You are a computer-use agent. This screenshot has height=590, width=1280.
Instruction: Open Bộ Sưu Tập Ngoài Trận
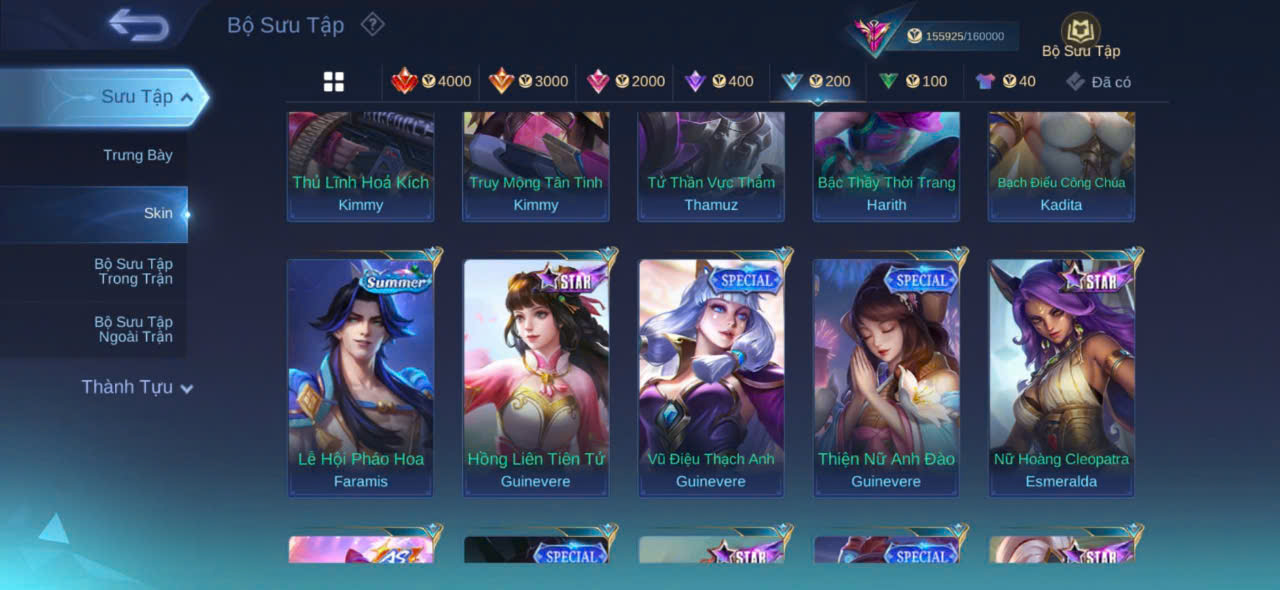(133, 329)
